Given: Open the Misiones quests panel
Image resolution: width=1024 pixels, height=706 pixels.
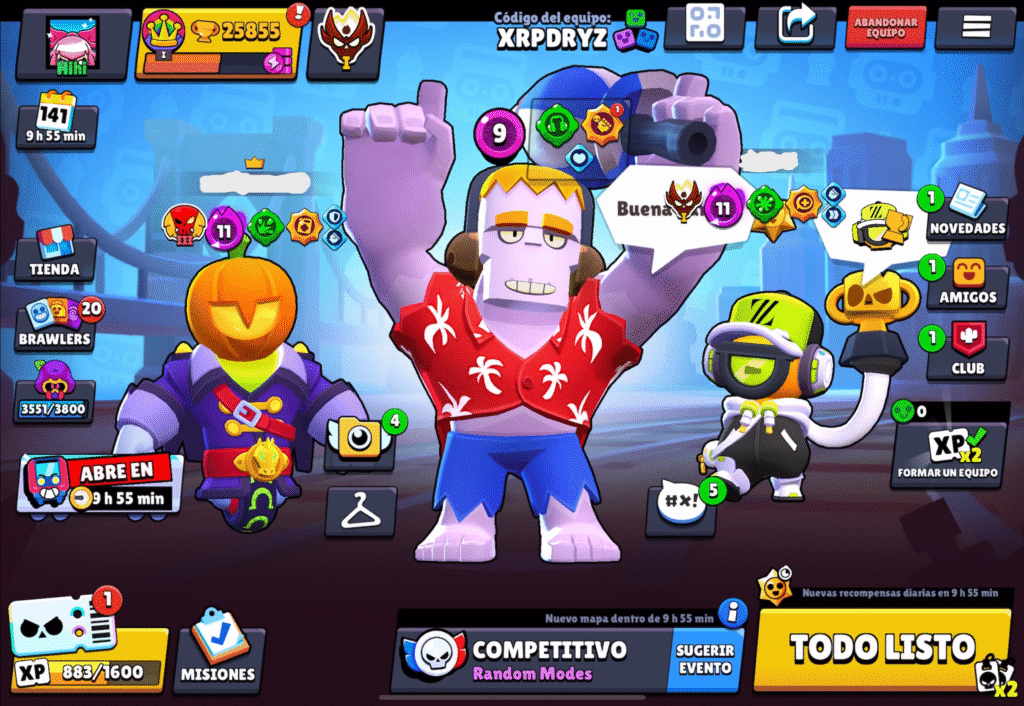Looking at the screenshot, I should (x=218, y=657).
